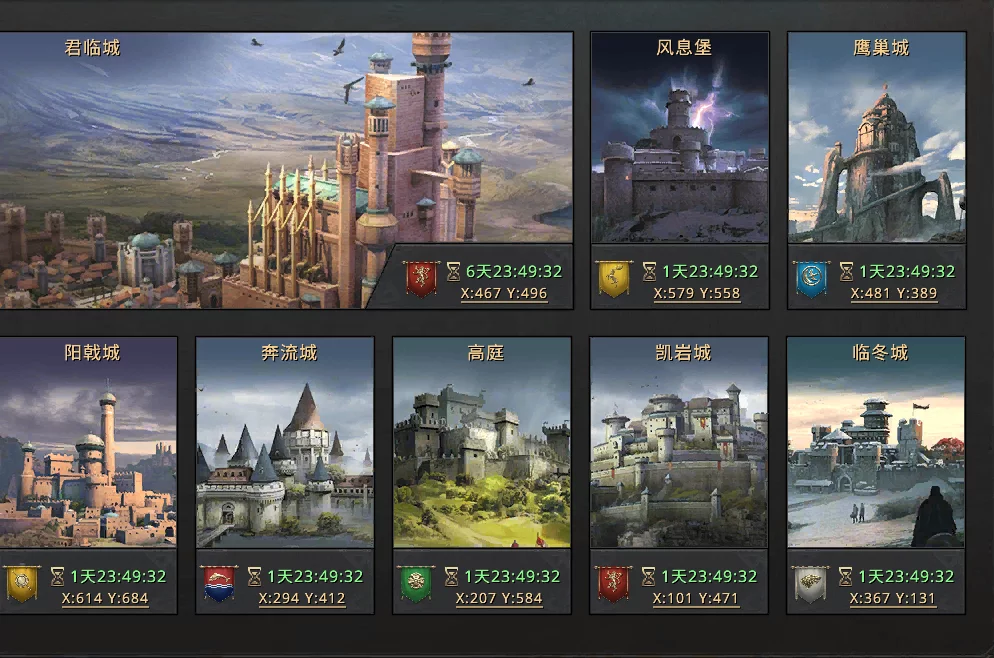
Task: Choose the 高庭 castle card
Action: [x=482, y=445]
